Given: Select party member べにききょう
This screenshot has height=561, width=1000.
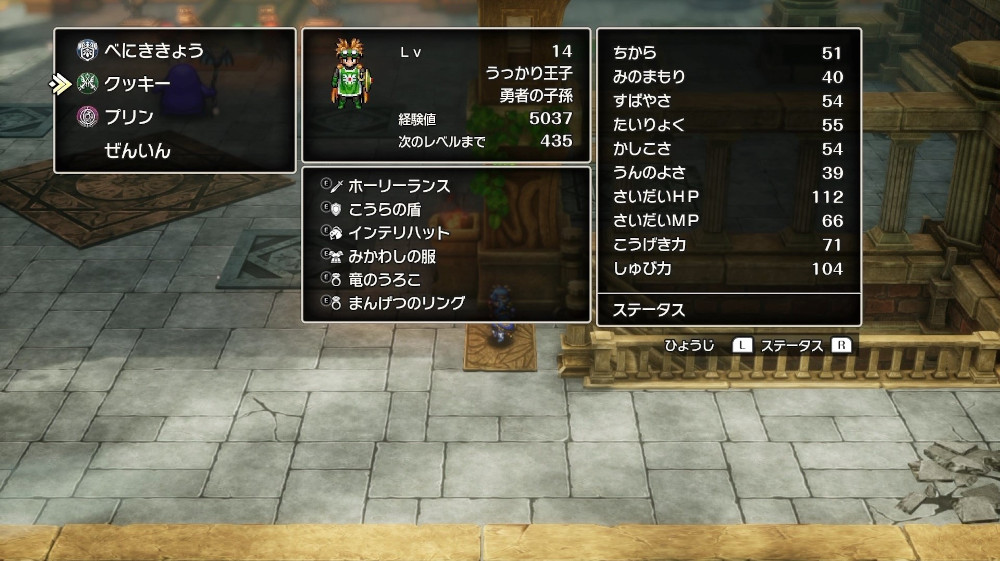Looking at the screenshot, I should pos(153,51).
